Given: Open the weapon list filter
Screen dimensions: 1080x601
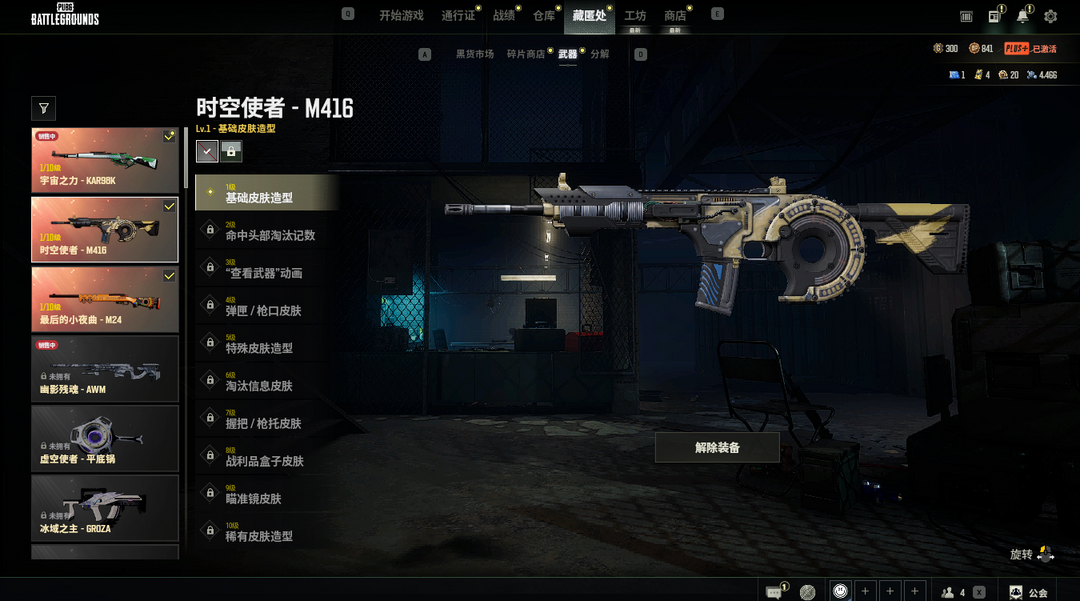Looking at the screenshot, I should [x=43, y=108].
